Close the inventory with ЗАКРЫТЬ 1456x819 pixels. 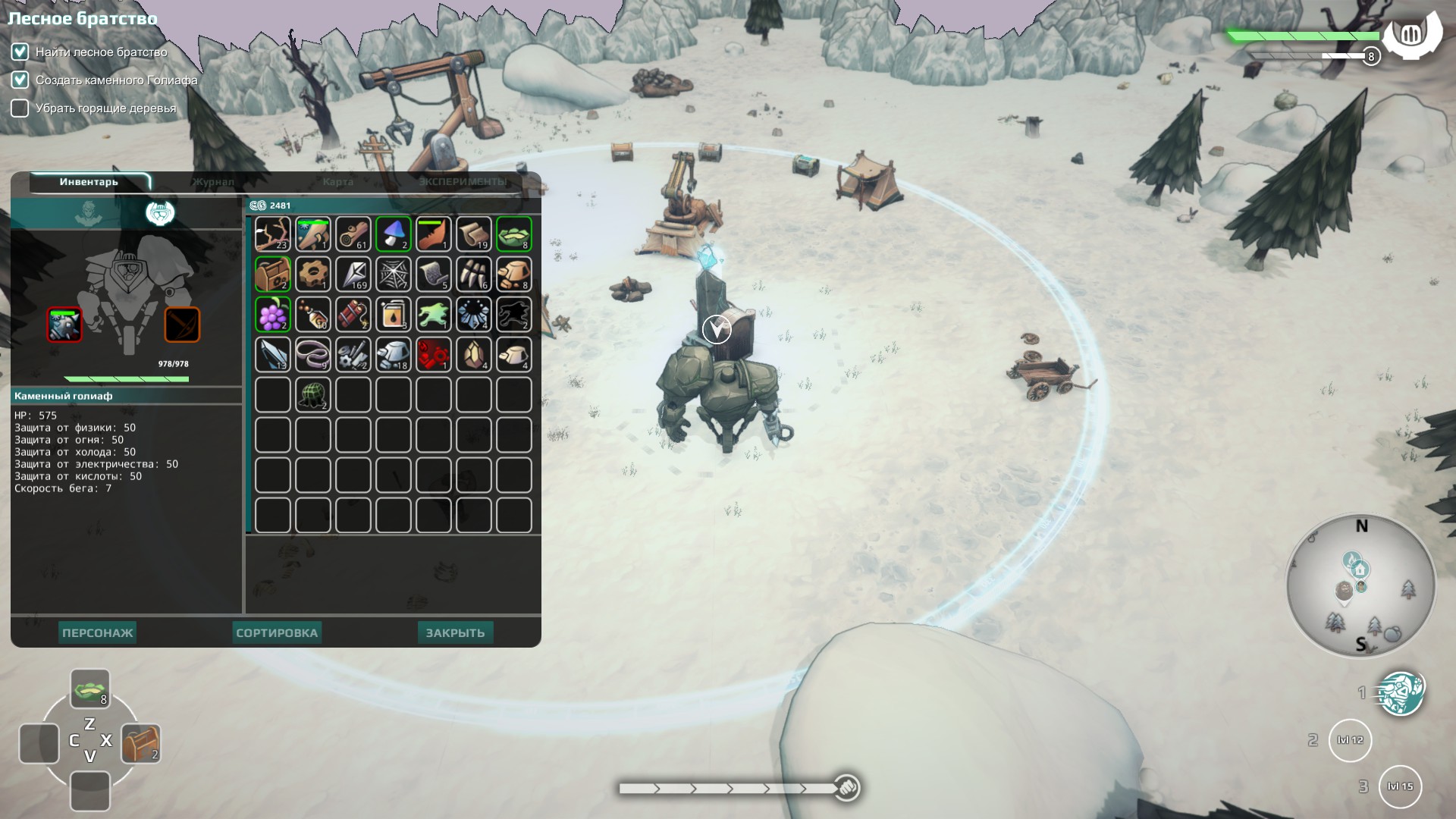pos(455,633)
